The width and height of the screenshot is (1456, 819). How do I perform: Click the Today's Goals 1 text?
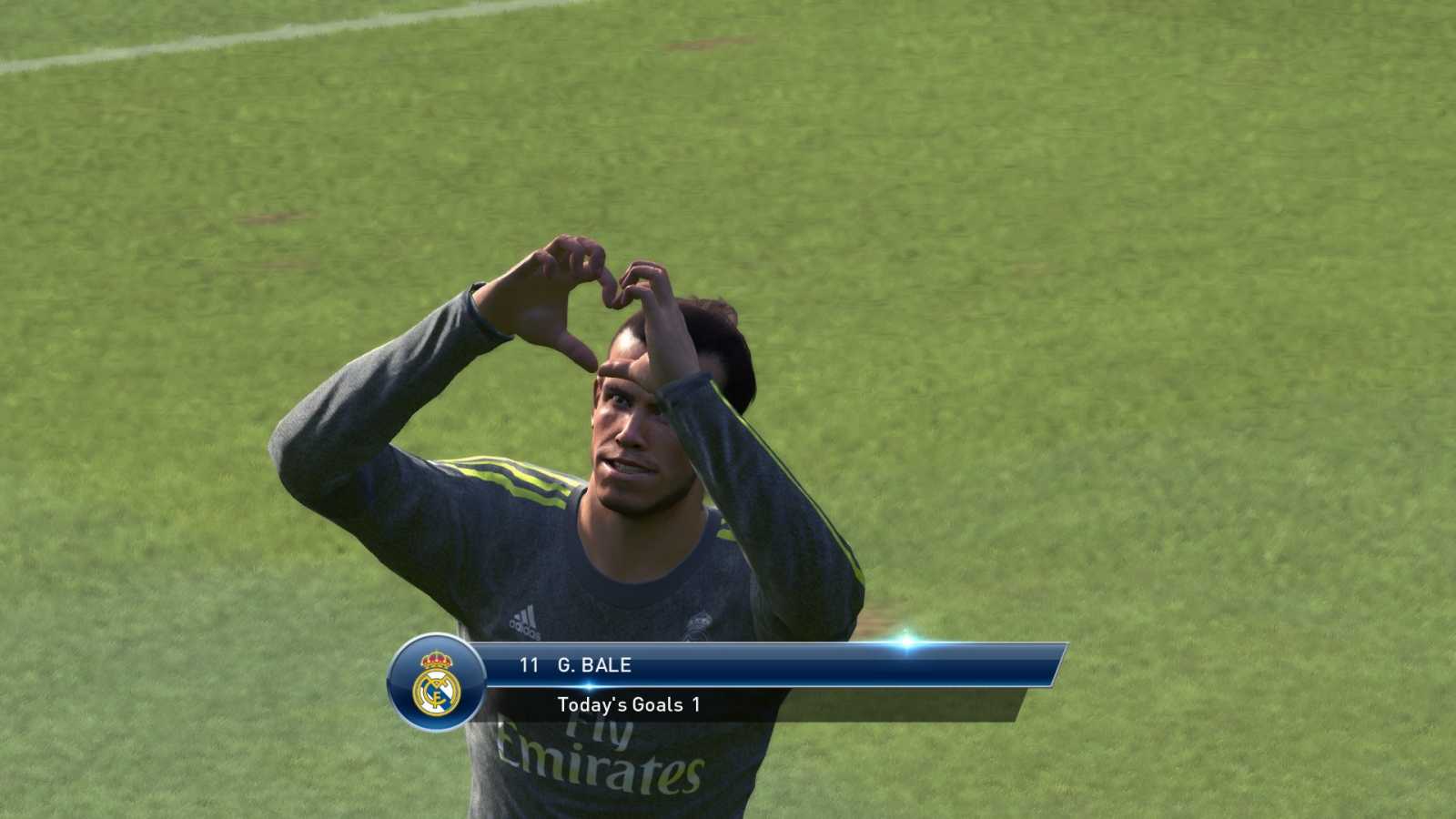coord(628,704)
